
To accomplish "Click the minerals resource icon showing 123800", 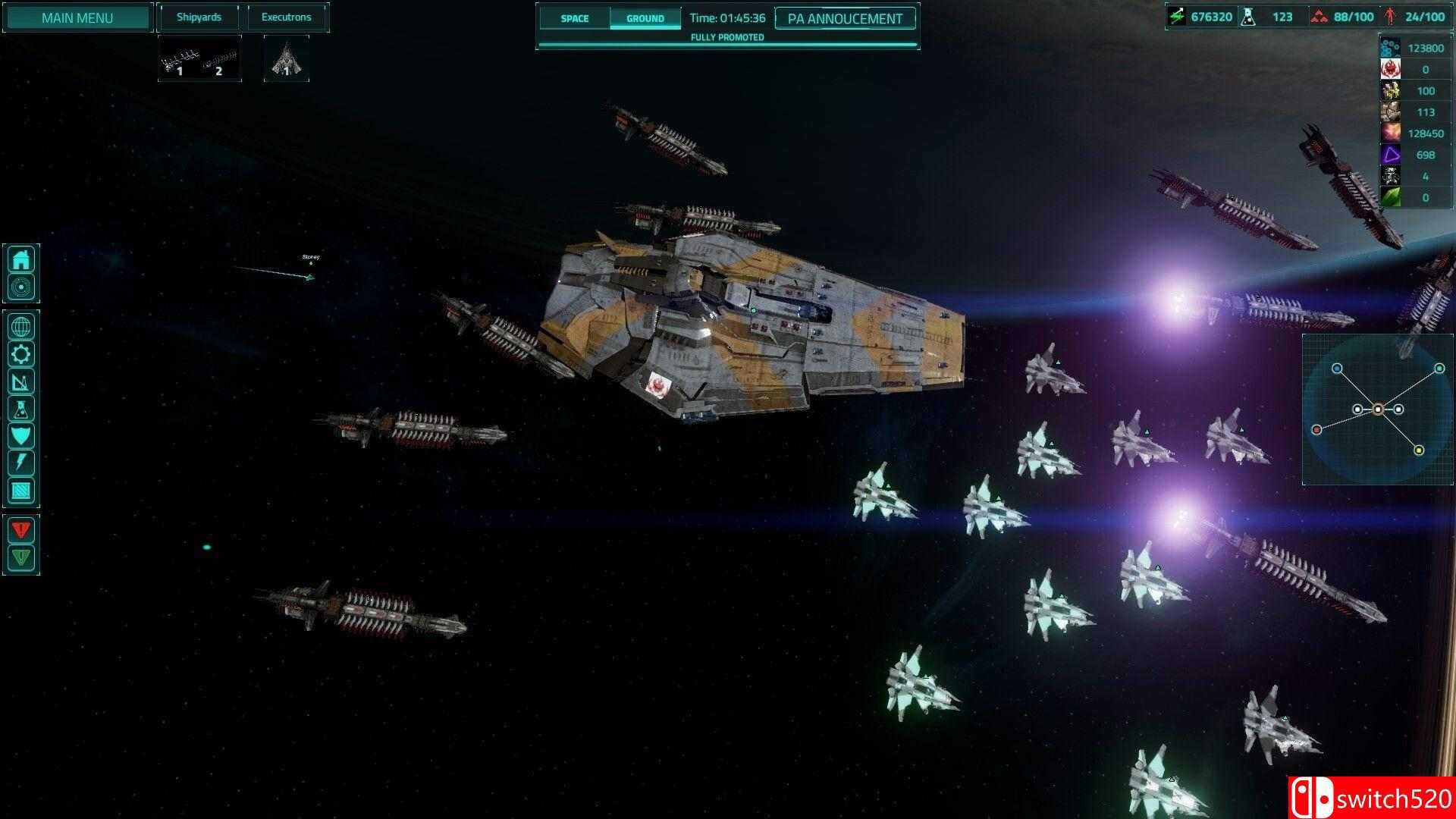I will [x=1389, y=47].
